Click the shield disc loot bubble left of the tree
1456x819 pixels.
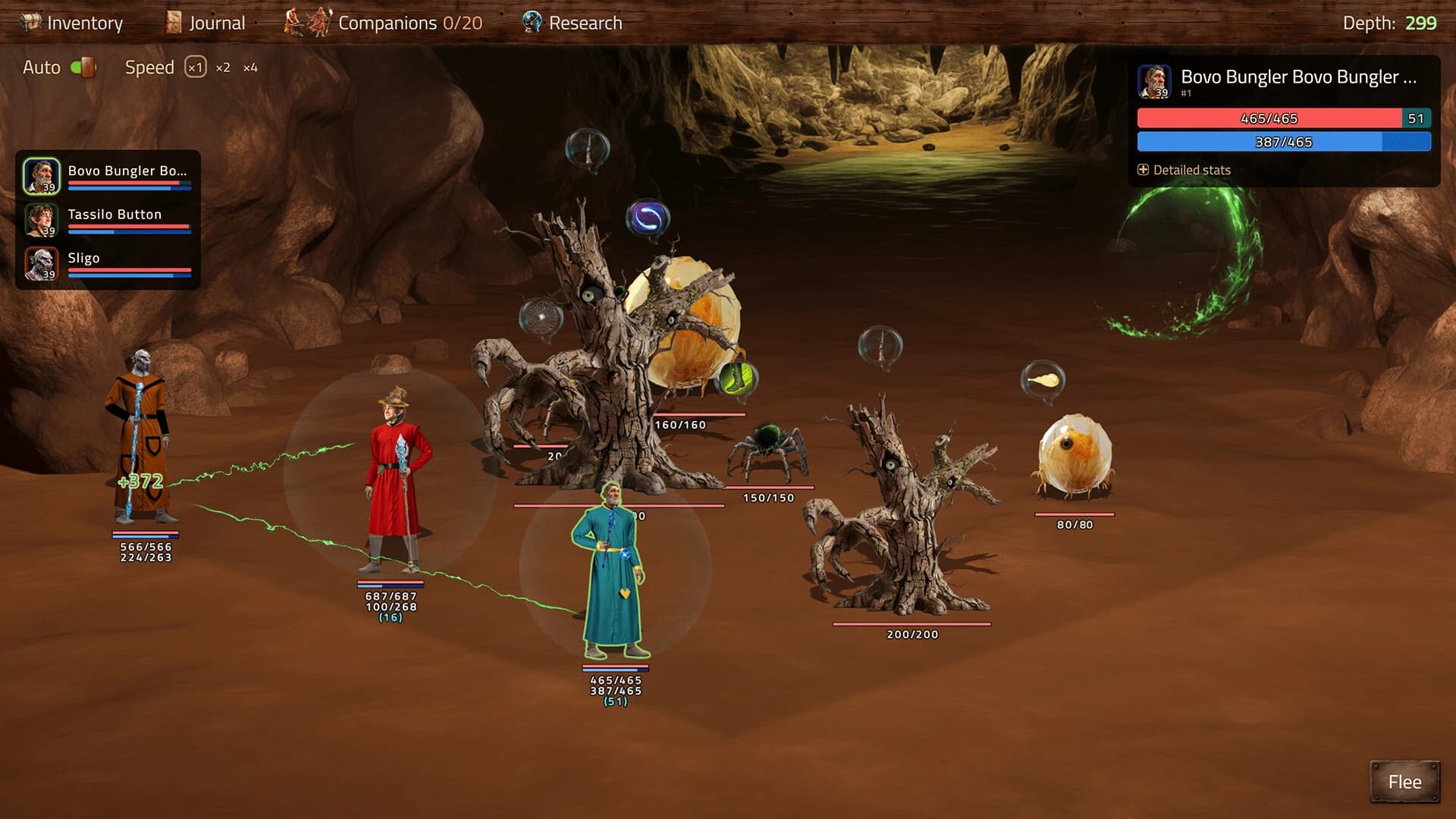(x=541, y=317)
